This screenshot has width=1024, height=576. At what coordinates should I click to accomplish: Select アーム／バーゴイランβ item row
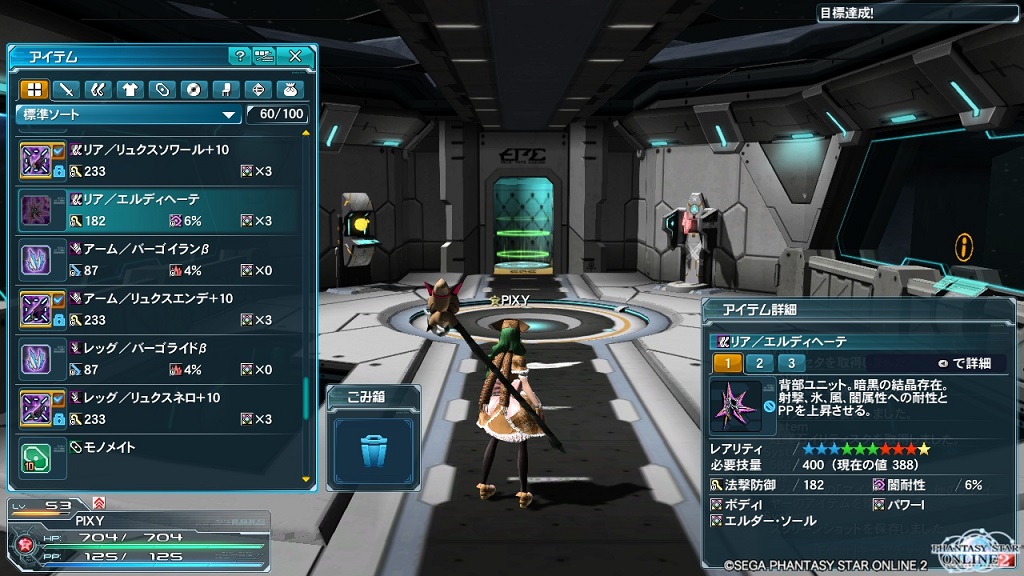pos(160,259)
